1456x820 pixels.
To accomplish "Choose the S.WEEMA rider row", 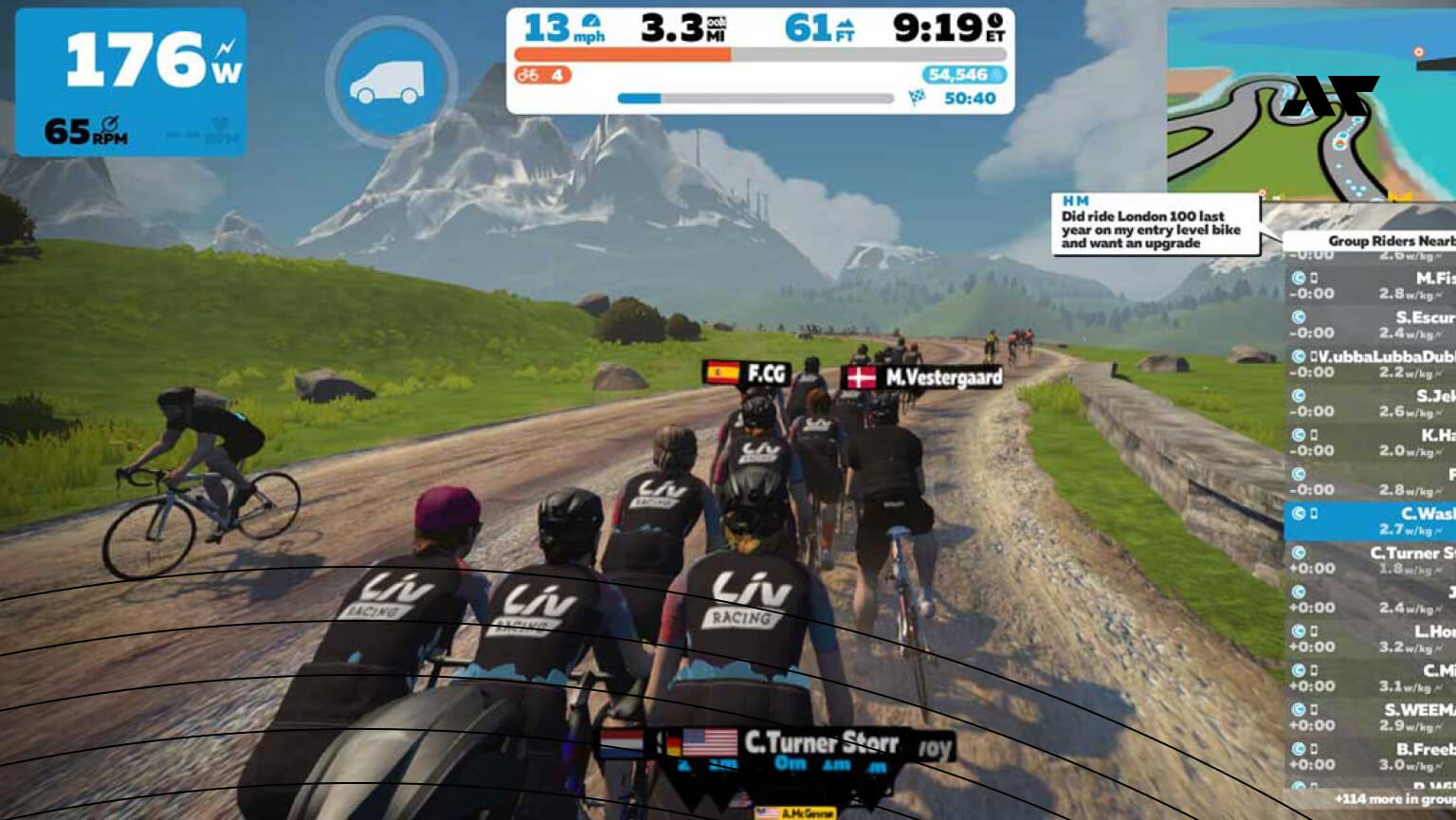I will (1371, 717).
